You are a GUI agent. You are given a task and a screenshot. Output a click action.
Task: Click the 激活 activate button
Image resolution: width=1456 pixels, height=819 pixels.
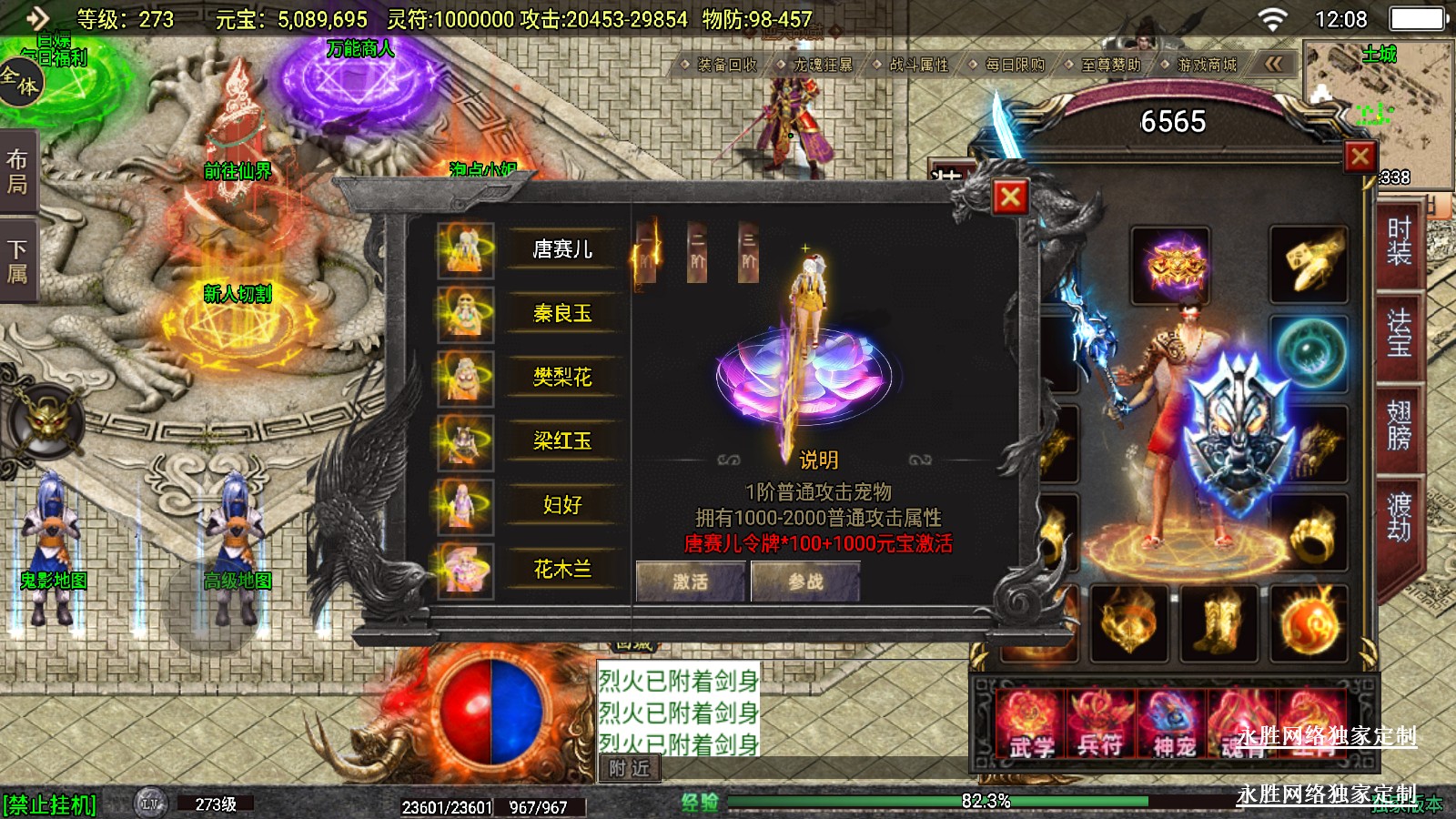pyautogui.click(x=690, y=581)
